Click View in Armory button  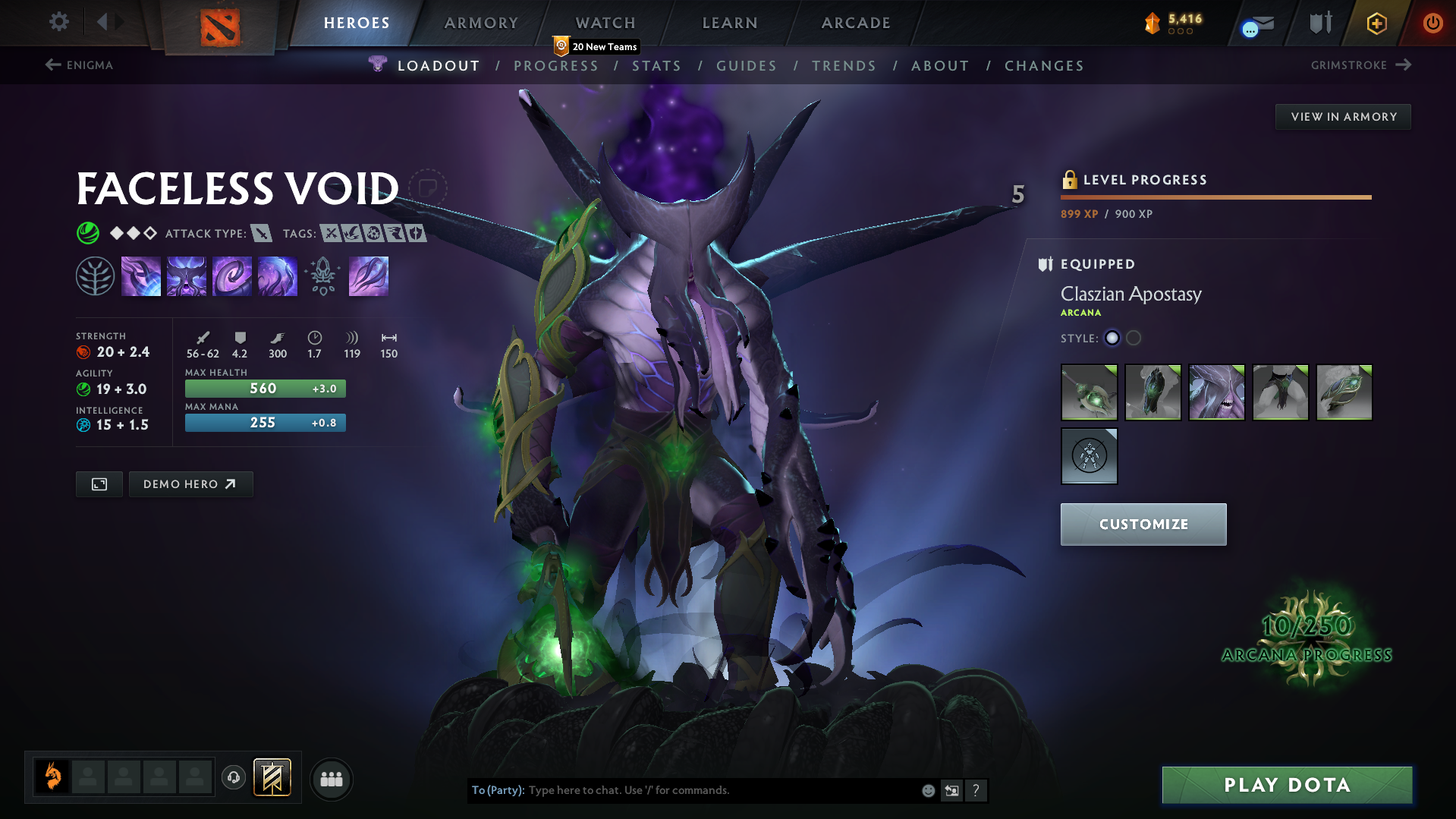(1343, 117)
